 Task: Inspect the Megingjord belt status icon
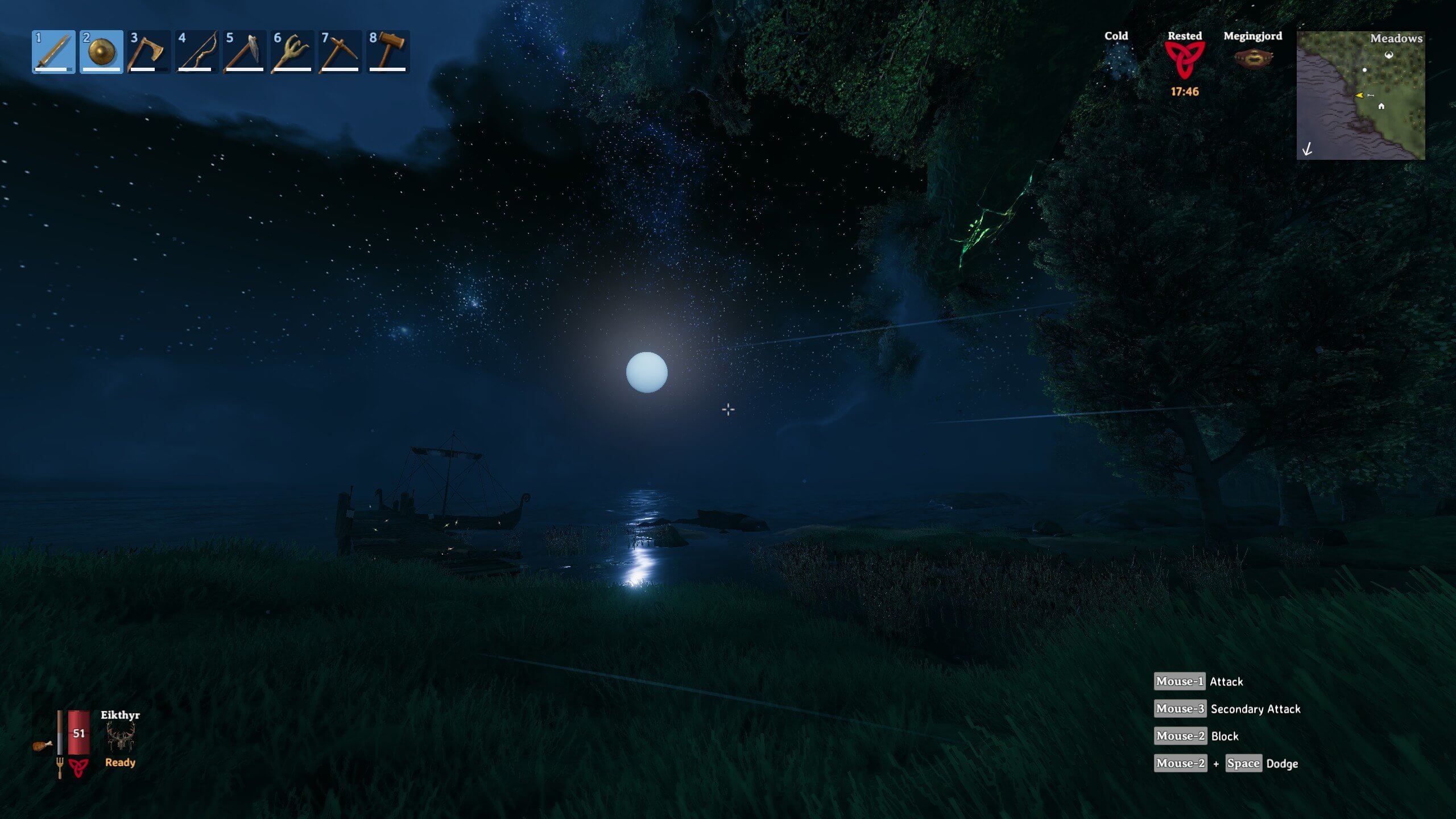click(x=1252, y=59)
